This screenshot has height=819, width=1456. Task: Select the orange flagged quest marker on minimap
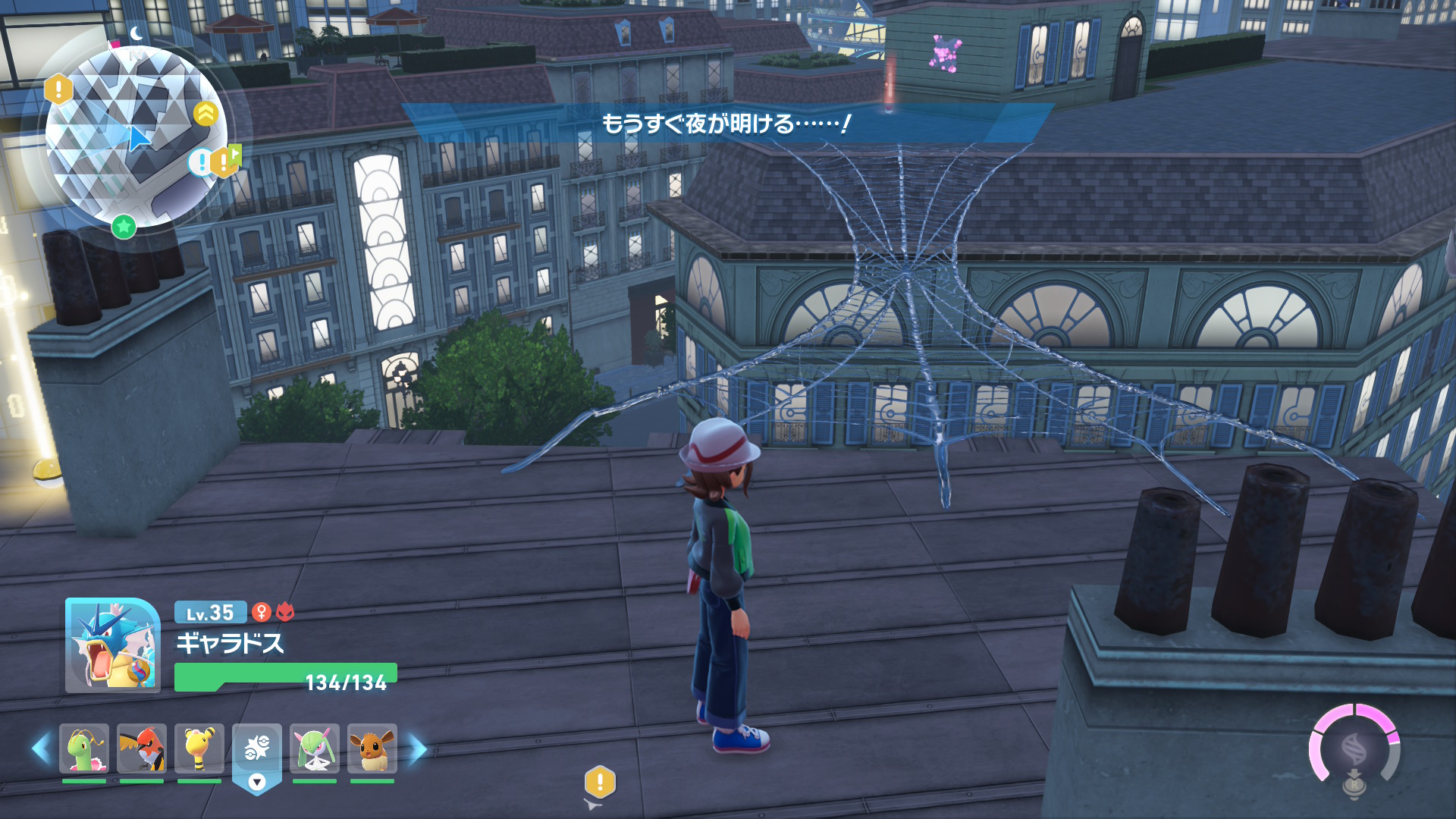(x=225, y=160)
